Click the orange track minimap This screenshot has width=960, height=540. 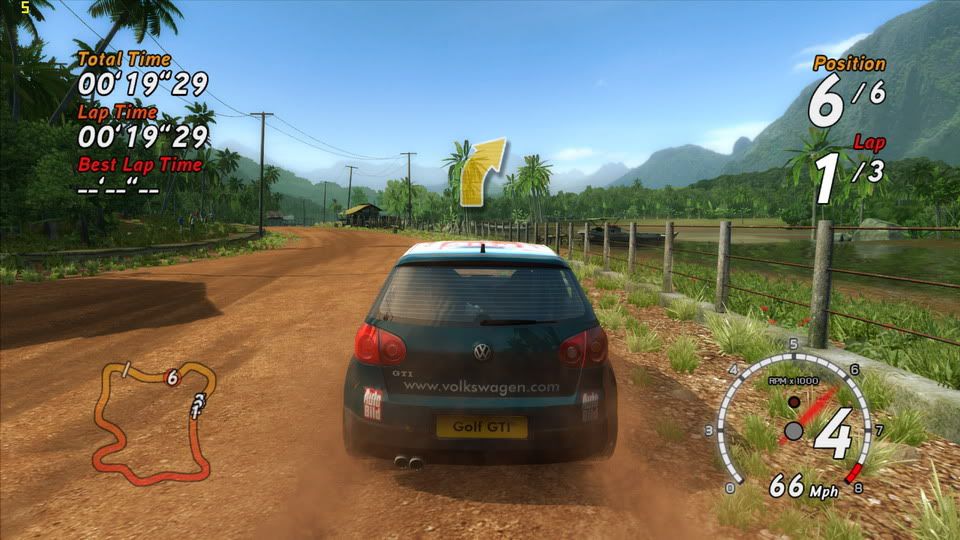coord(153,417)
